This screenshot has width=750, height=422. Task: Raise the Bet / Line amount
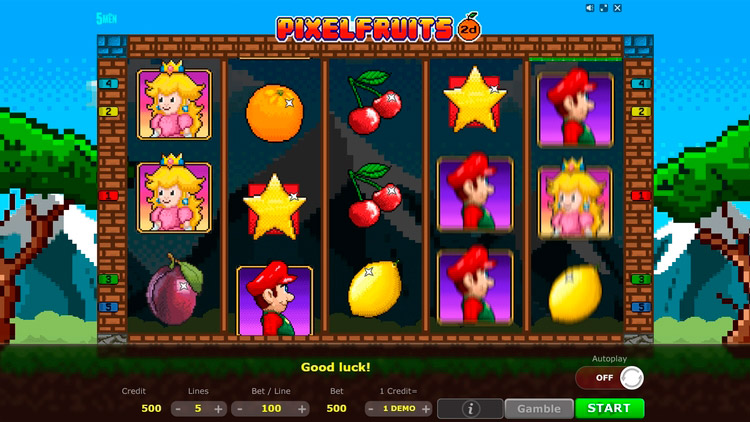tap(302, 409)
